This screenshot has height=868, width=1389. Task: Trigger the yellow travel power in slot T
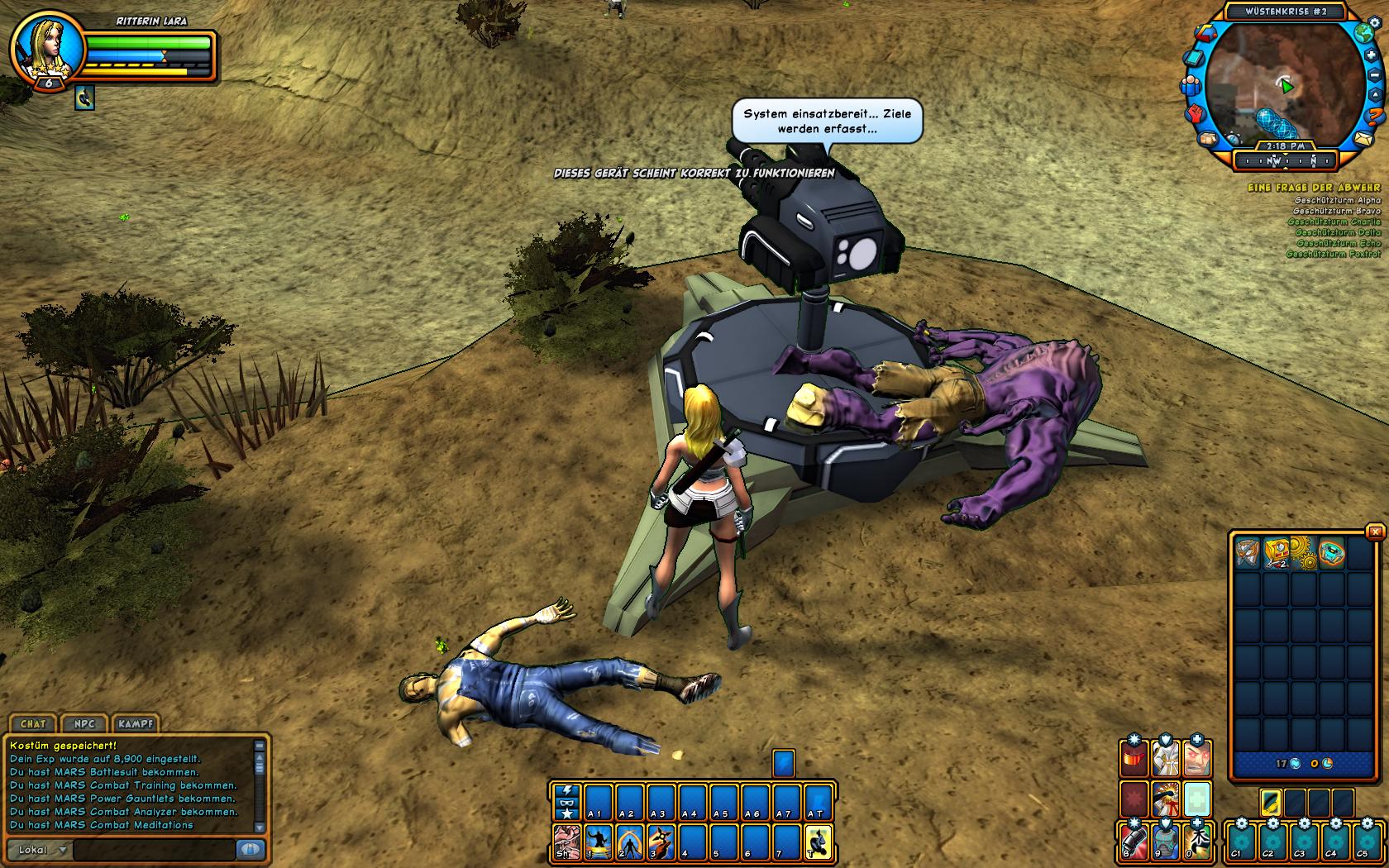[818, 842]
